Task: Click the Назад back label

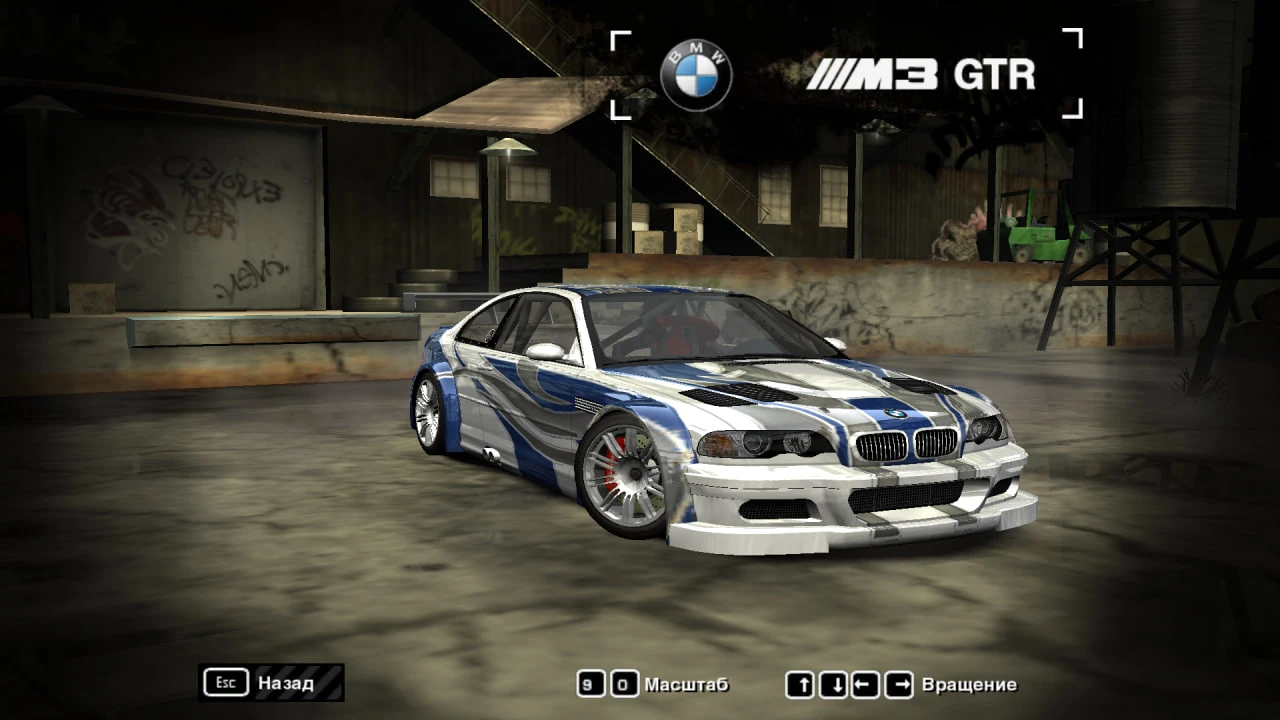Action: click(x=285, y=686)
